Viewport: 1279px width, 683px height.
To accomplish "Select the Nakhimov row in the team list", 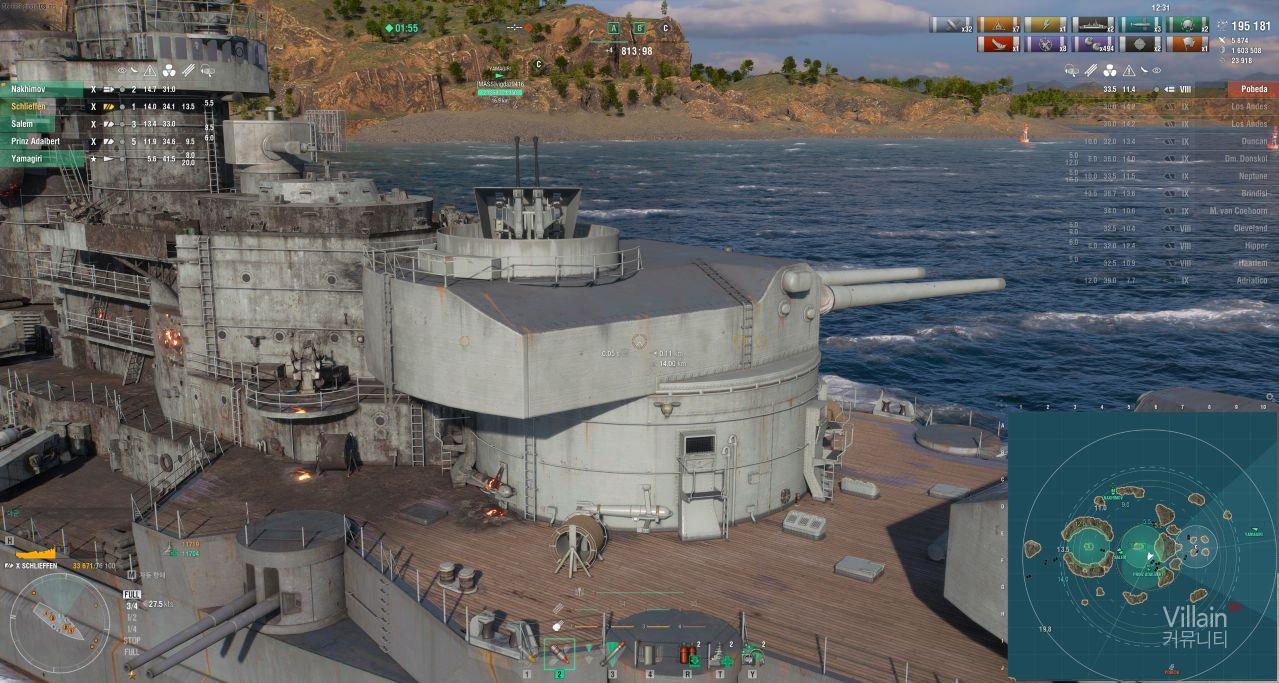I will pos(45,89).
